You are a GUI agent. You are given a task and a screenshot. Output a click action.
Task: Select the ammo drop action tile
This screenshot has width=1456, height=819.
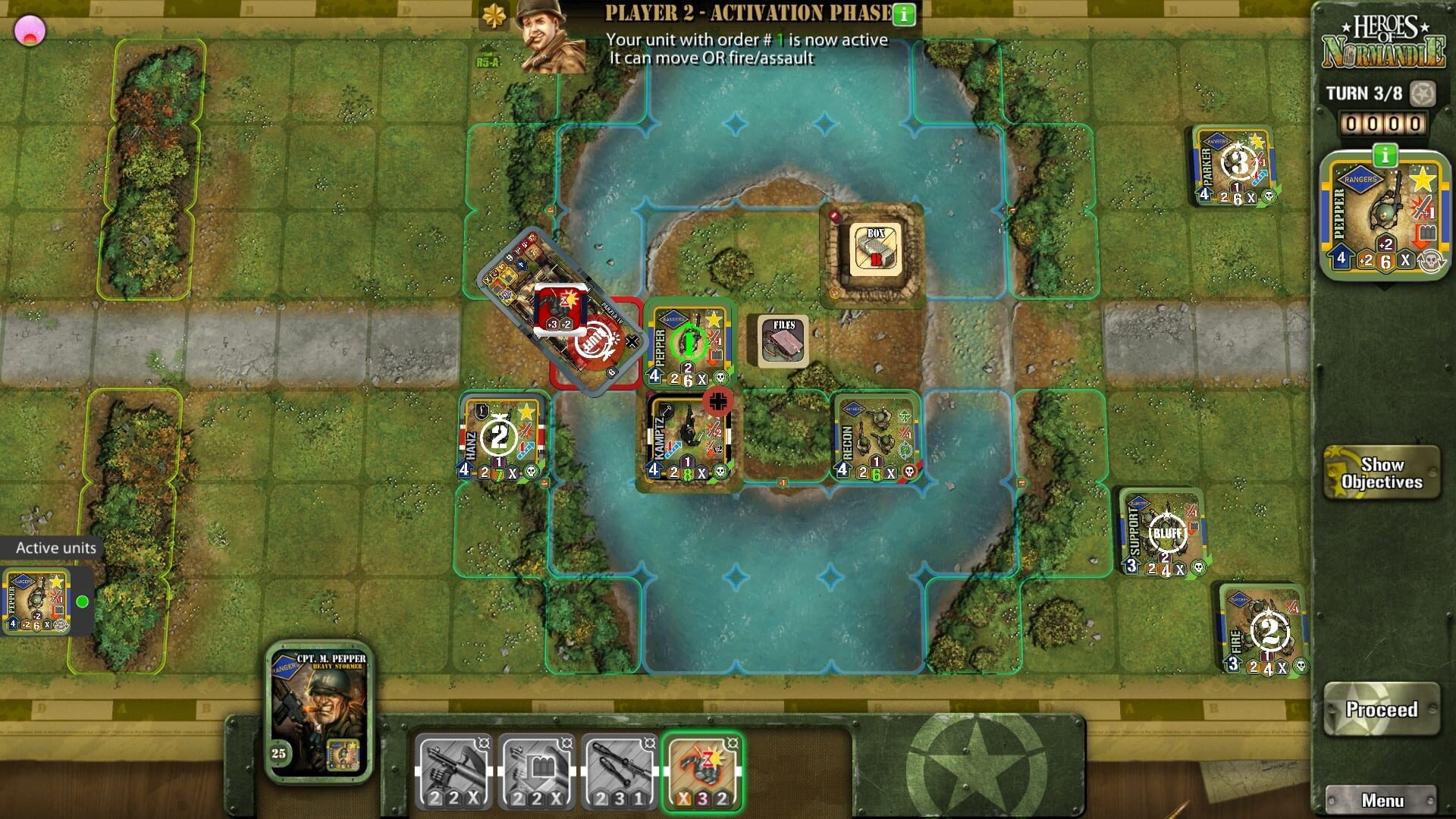coord(536,768)
